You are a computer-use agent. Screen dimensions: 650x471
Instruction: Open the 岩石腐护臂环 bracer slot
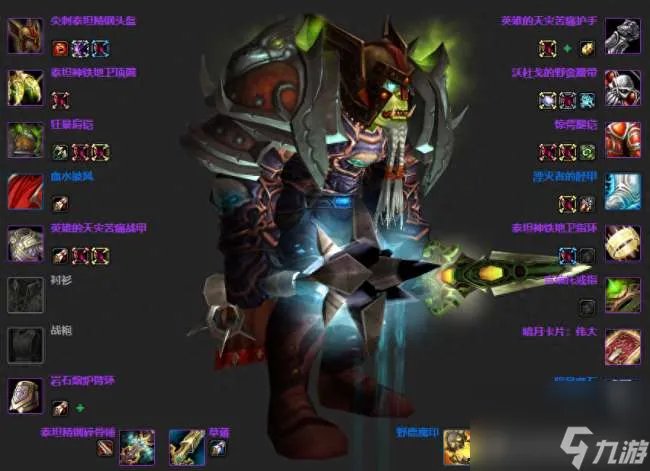(x=25, y=397)
